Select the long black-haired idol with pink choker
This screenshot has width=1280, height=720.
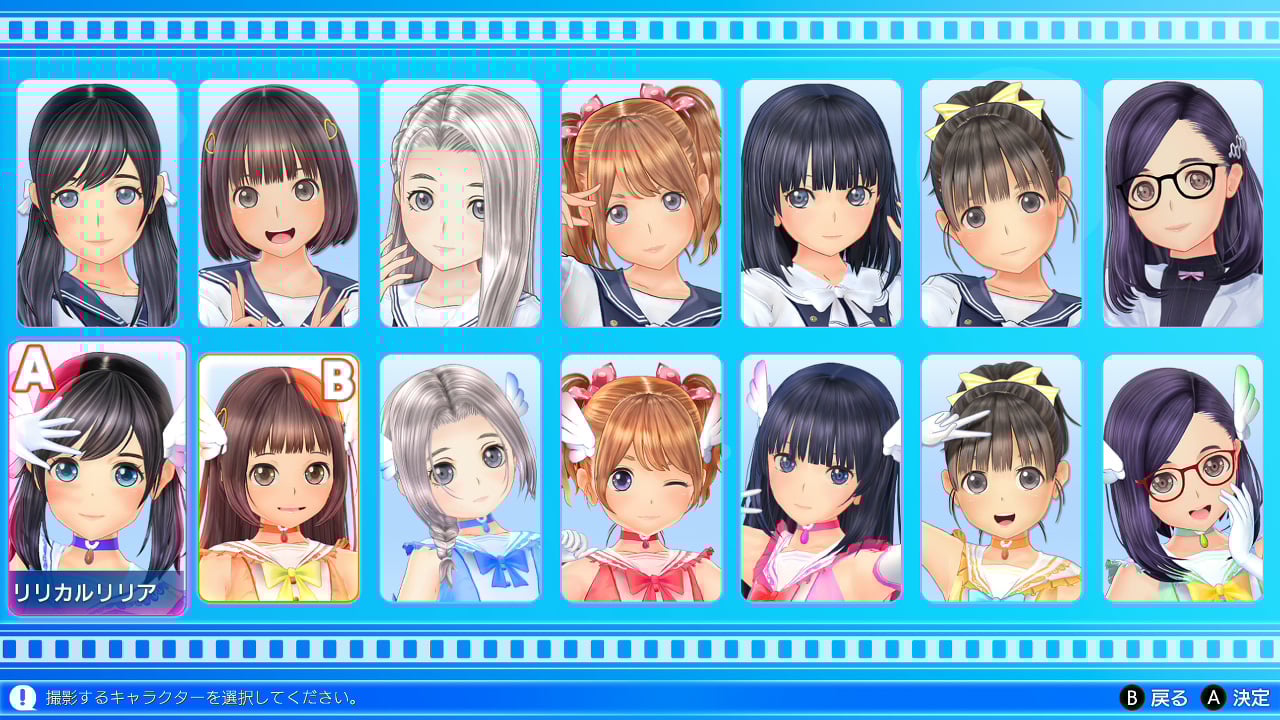click(x=821, y=477)
